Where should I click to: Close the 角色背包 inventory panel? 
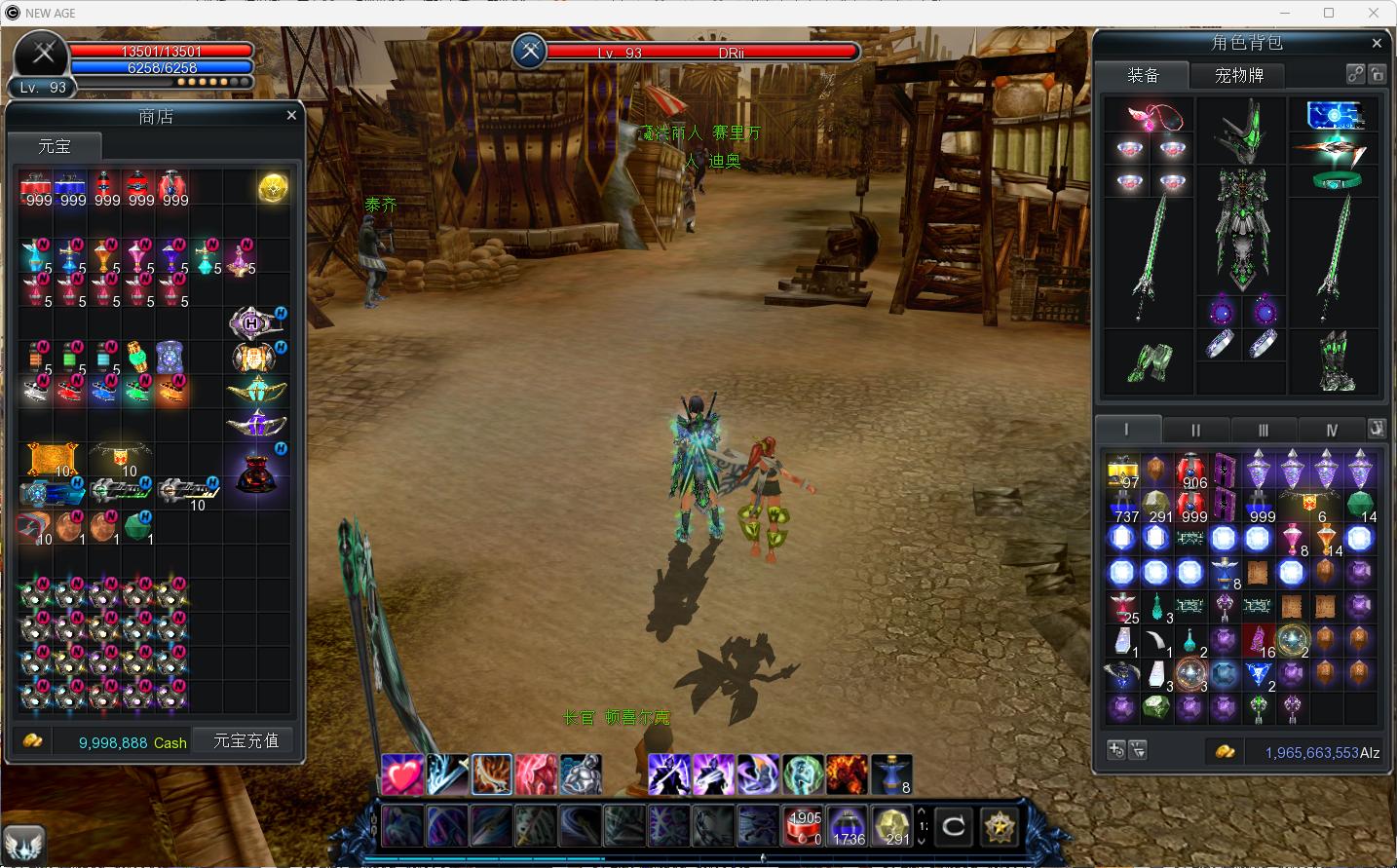tap(1377, 43)
